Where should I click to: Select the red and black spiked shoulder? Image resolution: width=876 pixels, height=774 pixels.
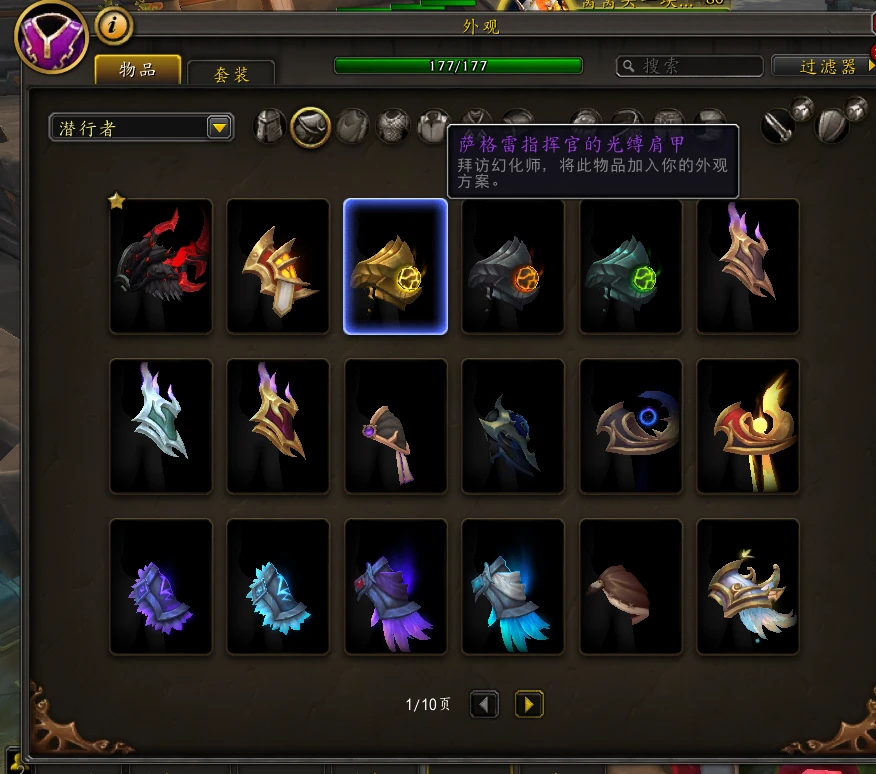pyautogui.click(x=161, y=266)
